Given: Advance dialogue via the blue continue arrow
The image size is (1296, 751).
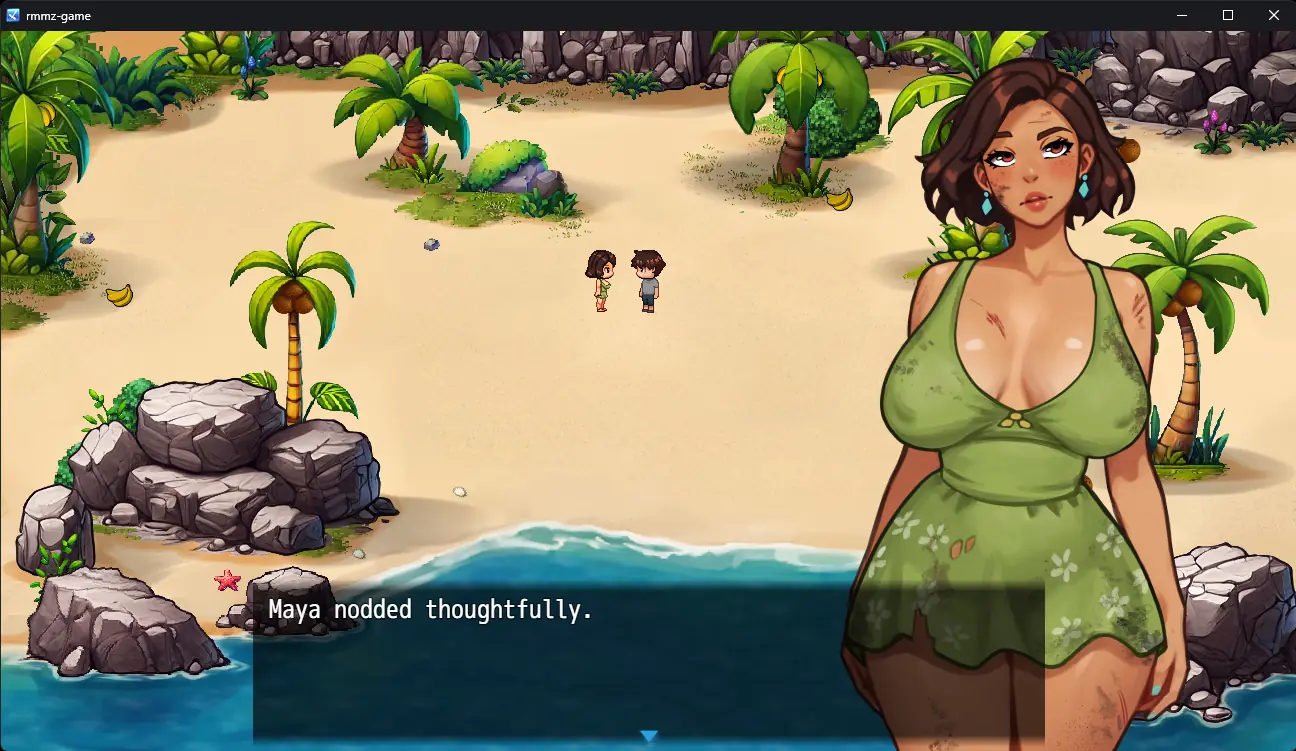Looking at the screenshot, I should [x=649, y=736].
